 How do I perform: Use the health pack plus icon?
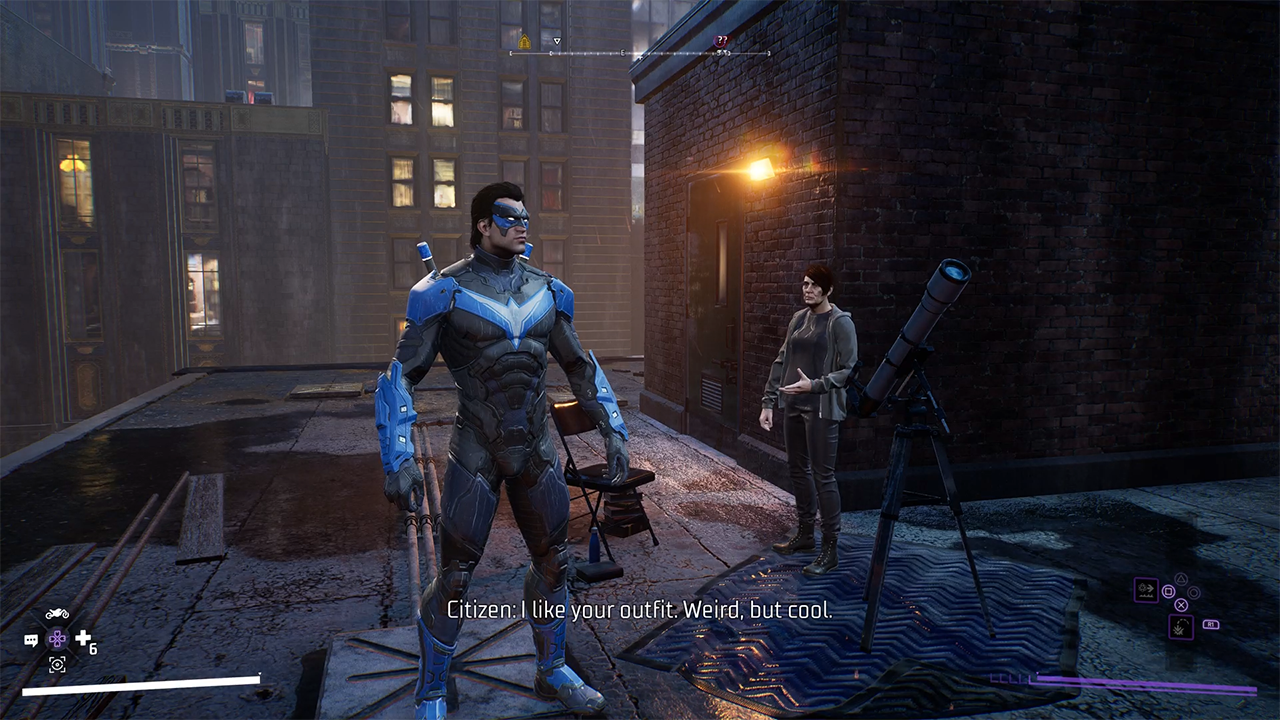point(83,638)
